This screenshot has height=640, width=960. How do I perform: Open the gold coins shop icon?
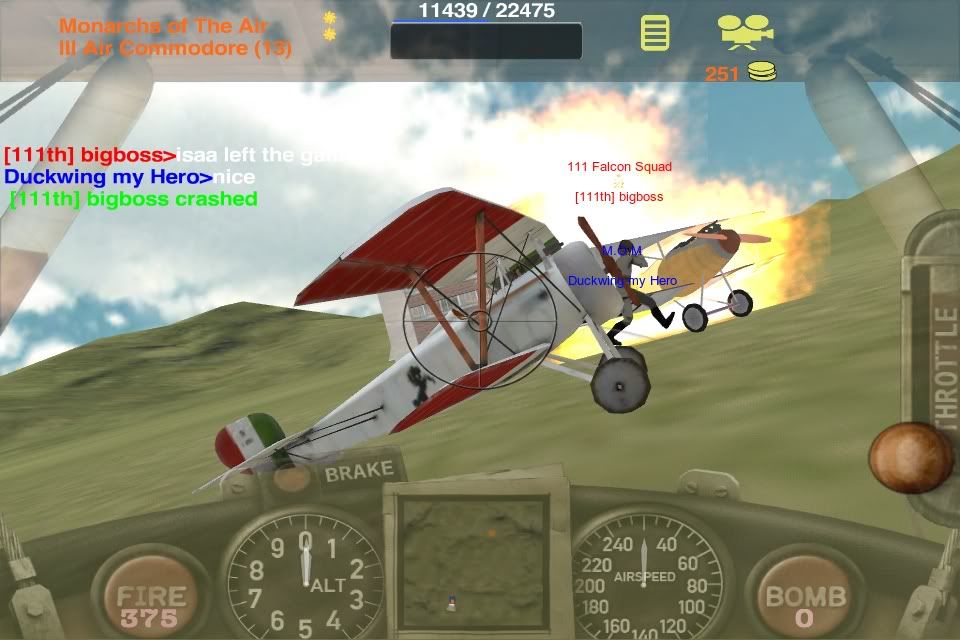pyautogui.click(x=762, y=71)
